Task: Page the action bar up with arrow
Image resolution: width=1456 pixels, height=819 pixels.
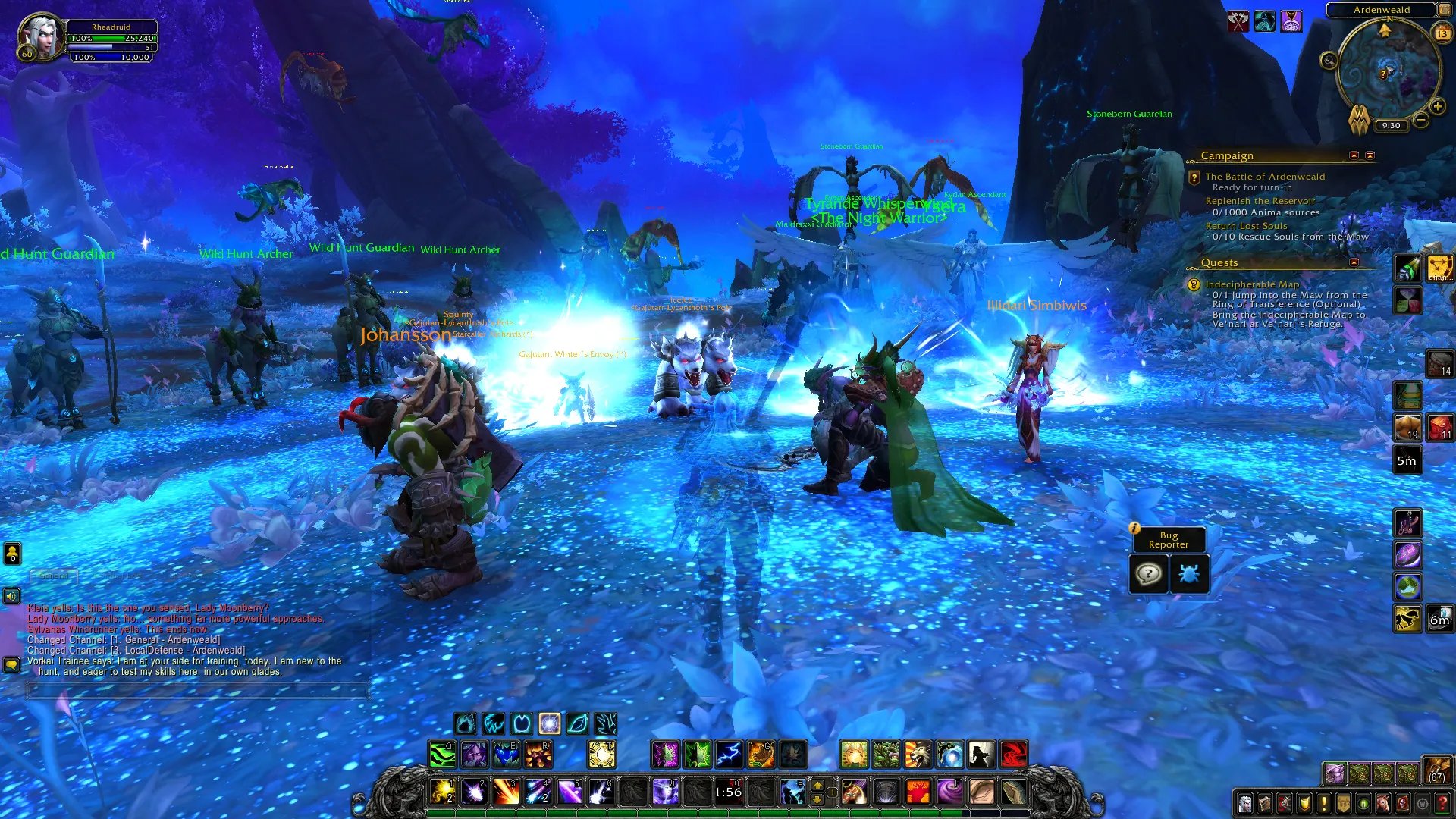Action: point(817,785)
